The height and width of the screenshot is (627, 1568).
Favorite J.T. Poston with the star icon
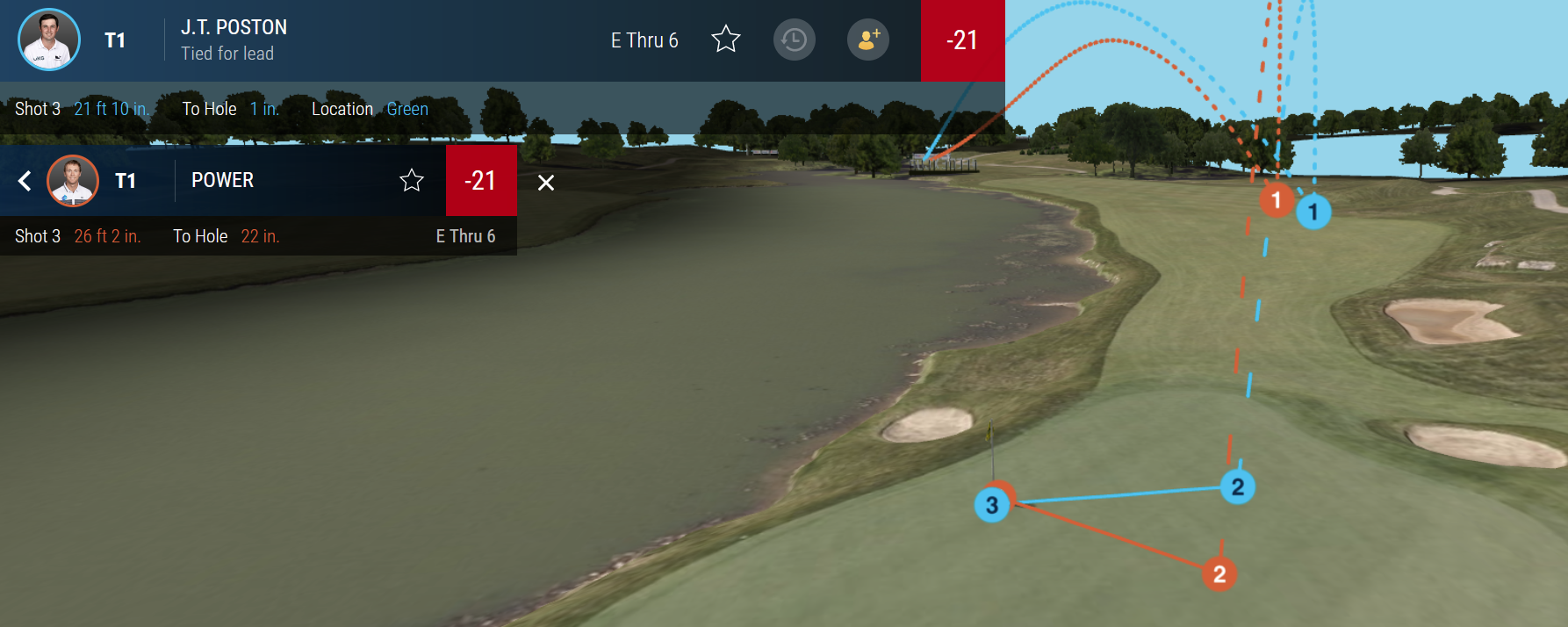tap(726, 40)
